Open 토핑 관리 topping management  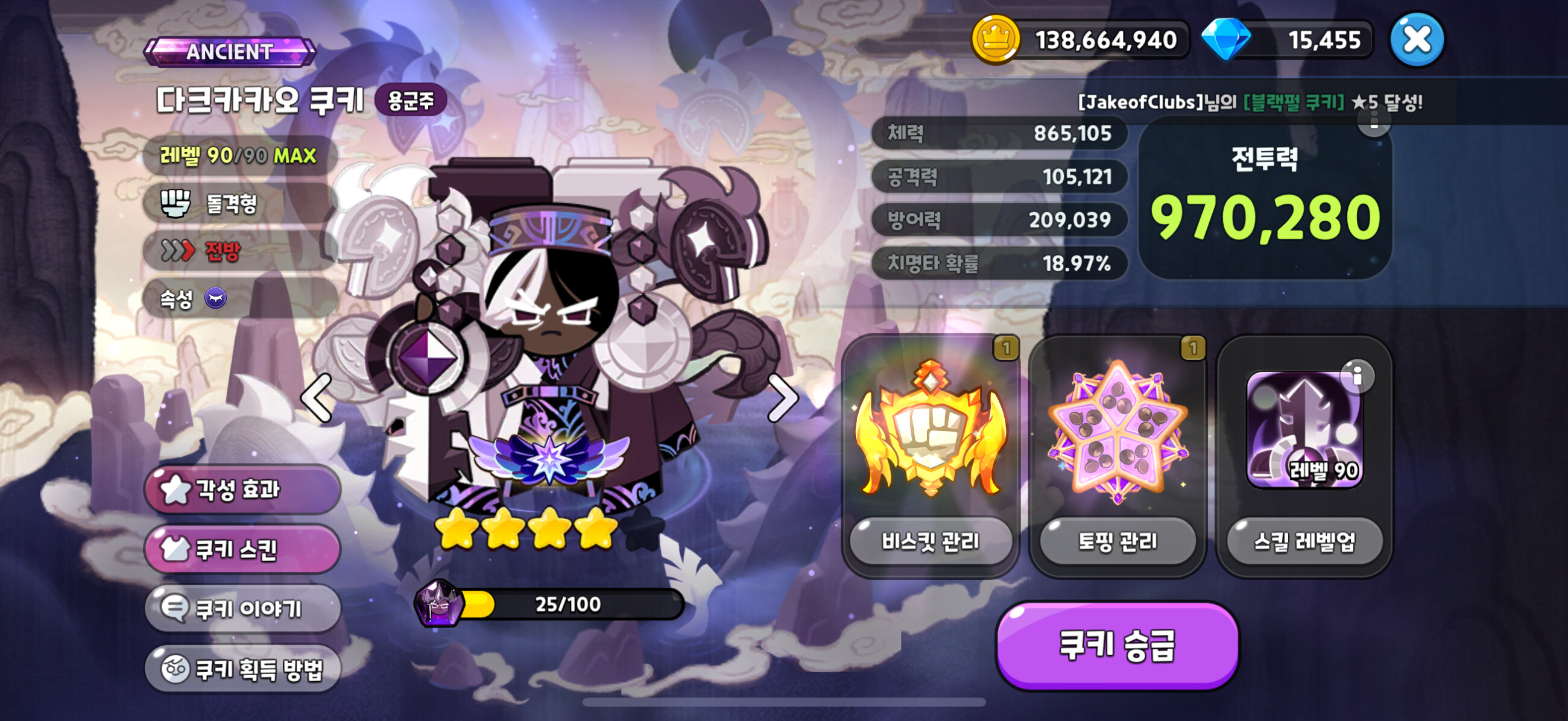pos(1117,541)
